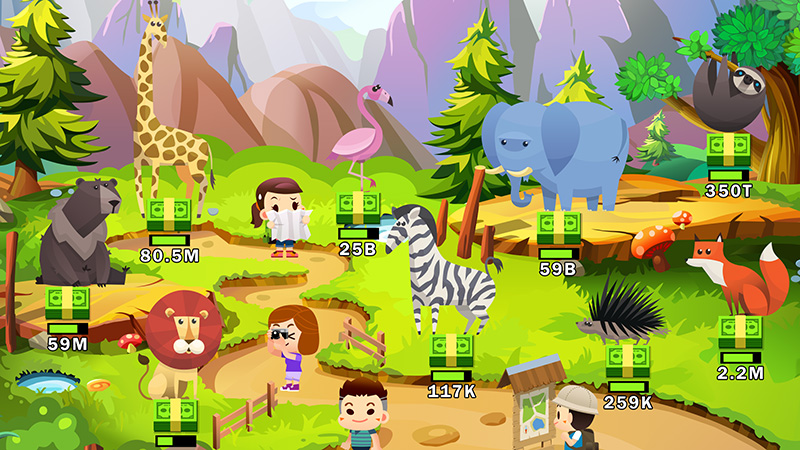
Task: Collect the 80.5M cash bundle by the giraffe
Action: pos(169,215)
